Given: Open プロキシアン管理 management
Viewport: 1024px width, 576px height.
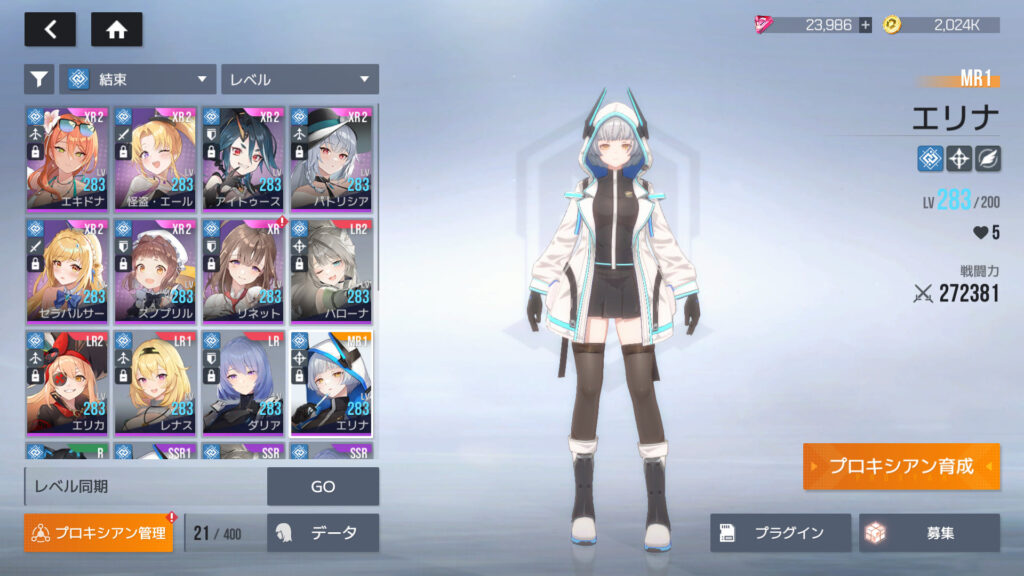Looking at the screenshot, I should (99, 533).
